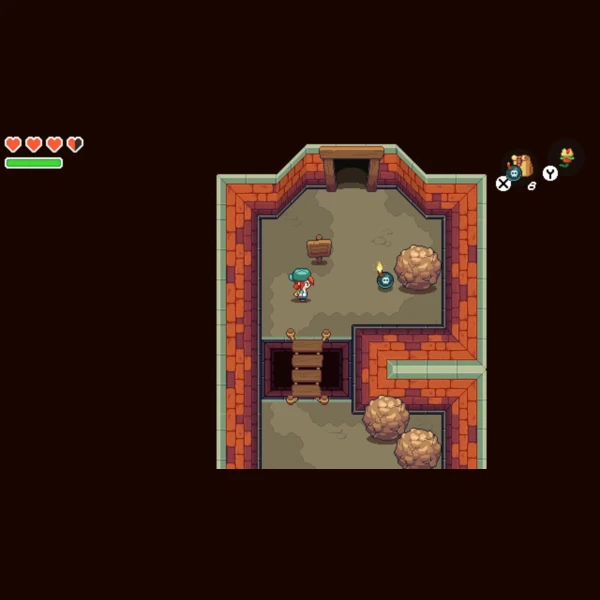Select the bomb bag item slot
The width and height of the screenshot is (600, 600).
coord(519,167)
